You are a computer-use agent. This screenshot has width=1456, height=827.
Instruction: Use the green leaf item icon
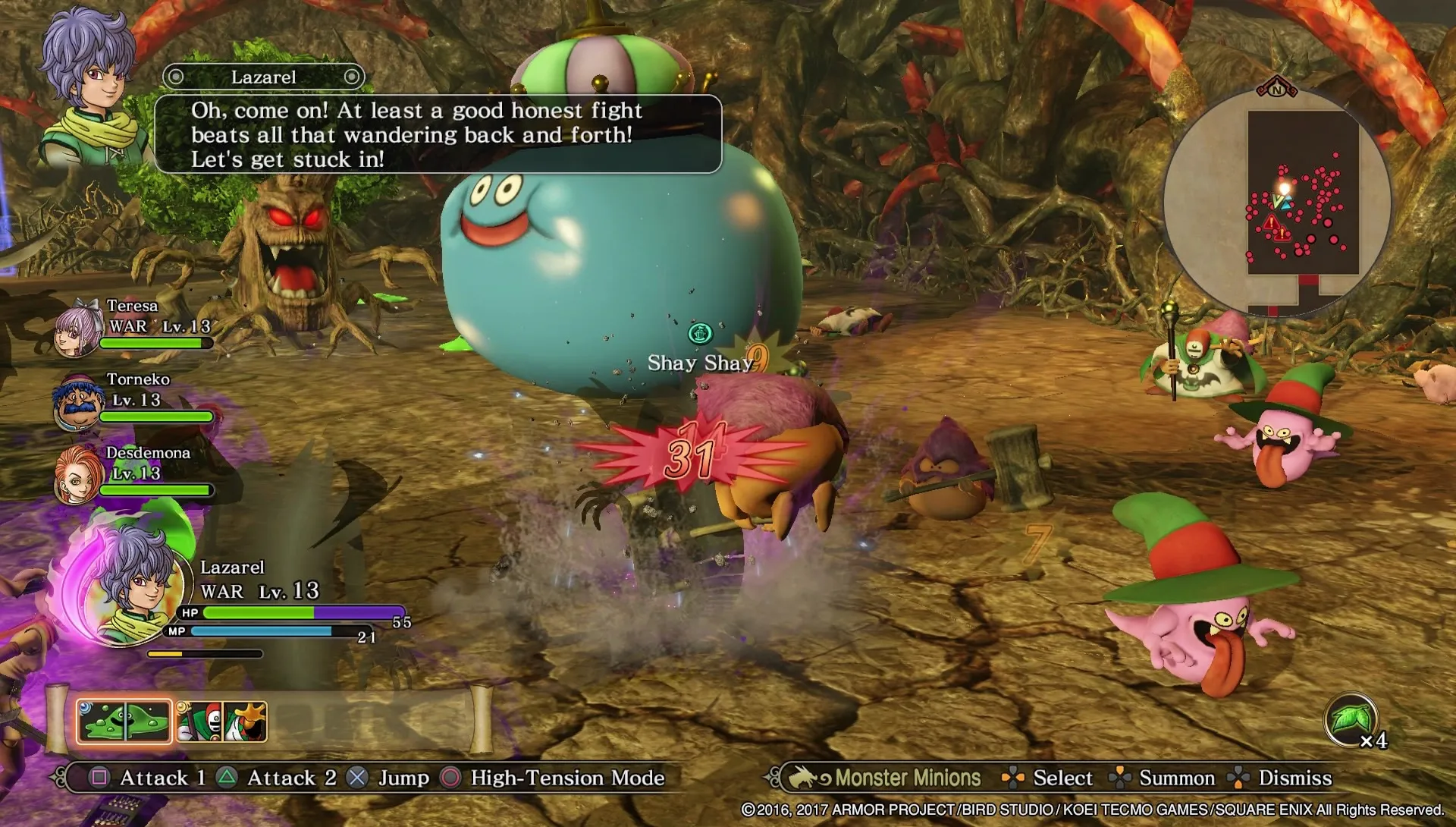(1351, 719)
